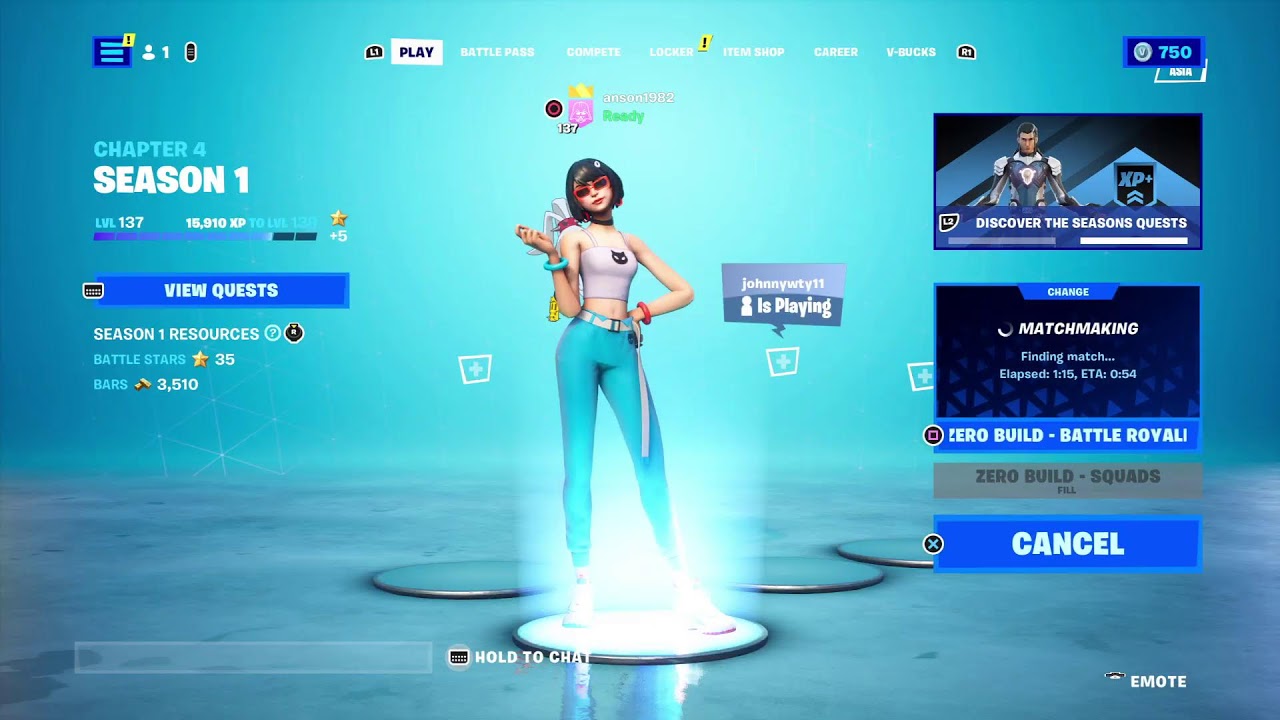Select the johnnywty11 Is Playing tag
This screenshot has width=1280, height=720.
click(x=784, y=295)
